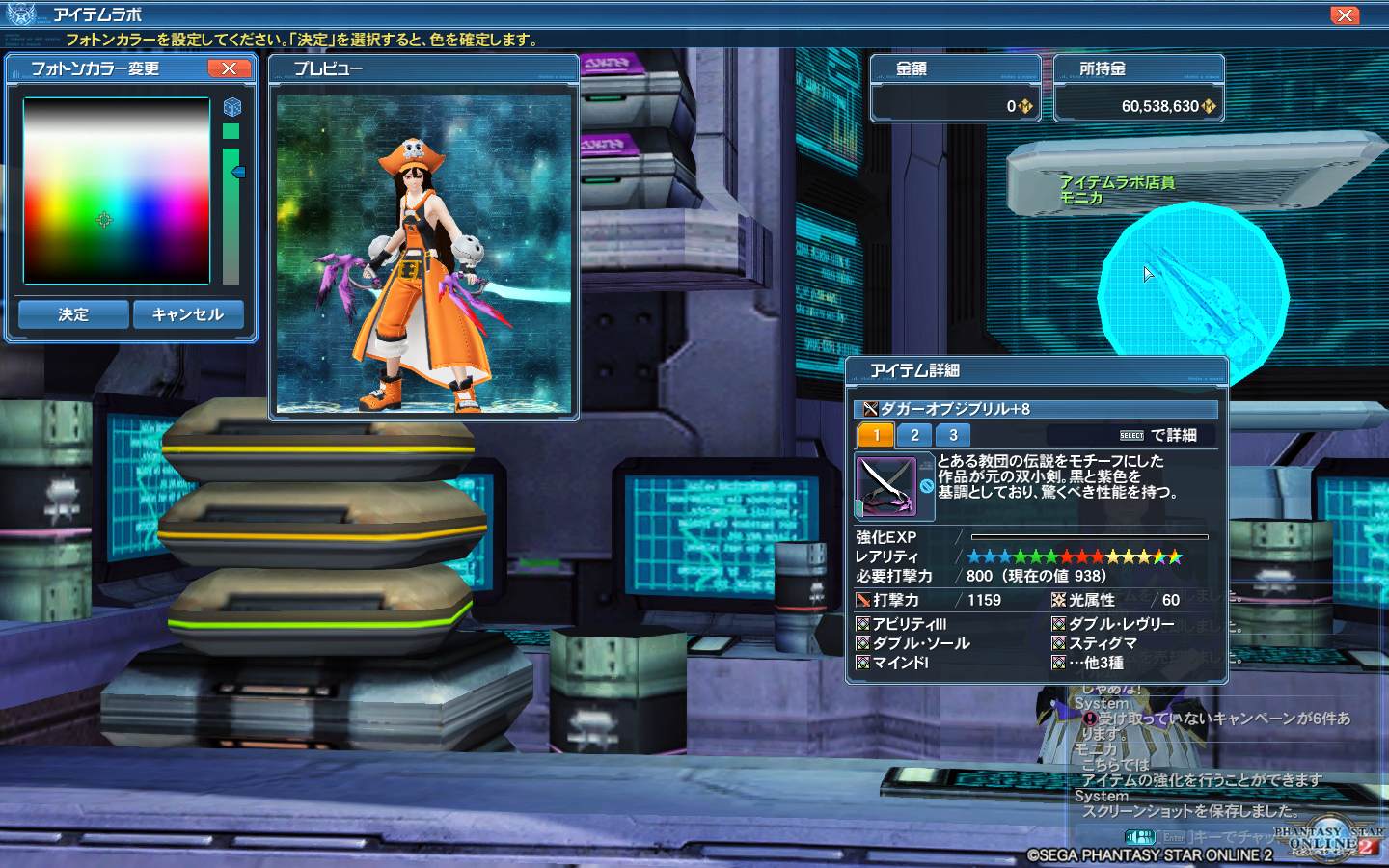
Task: Close the アイテムラボ screen
Action: [1344, 15]
